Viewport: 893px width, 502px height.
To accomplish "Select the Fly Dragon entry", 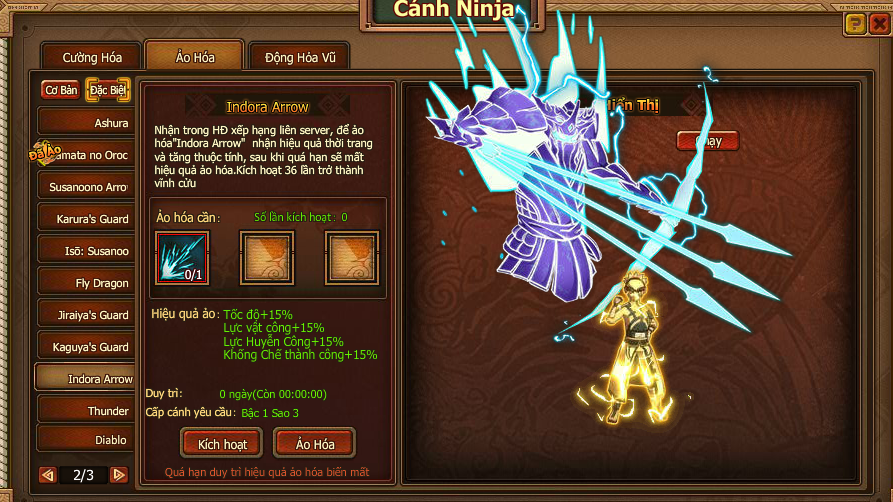I will pos(86,283).
